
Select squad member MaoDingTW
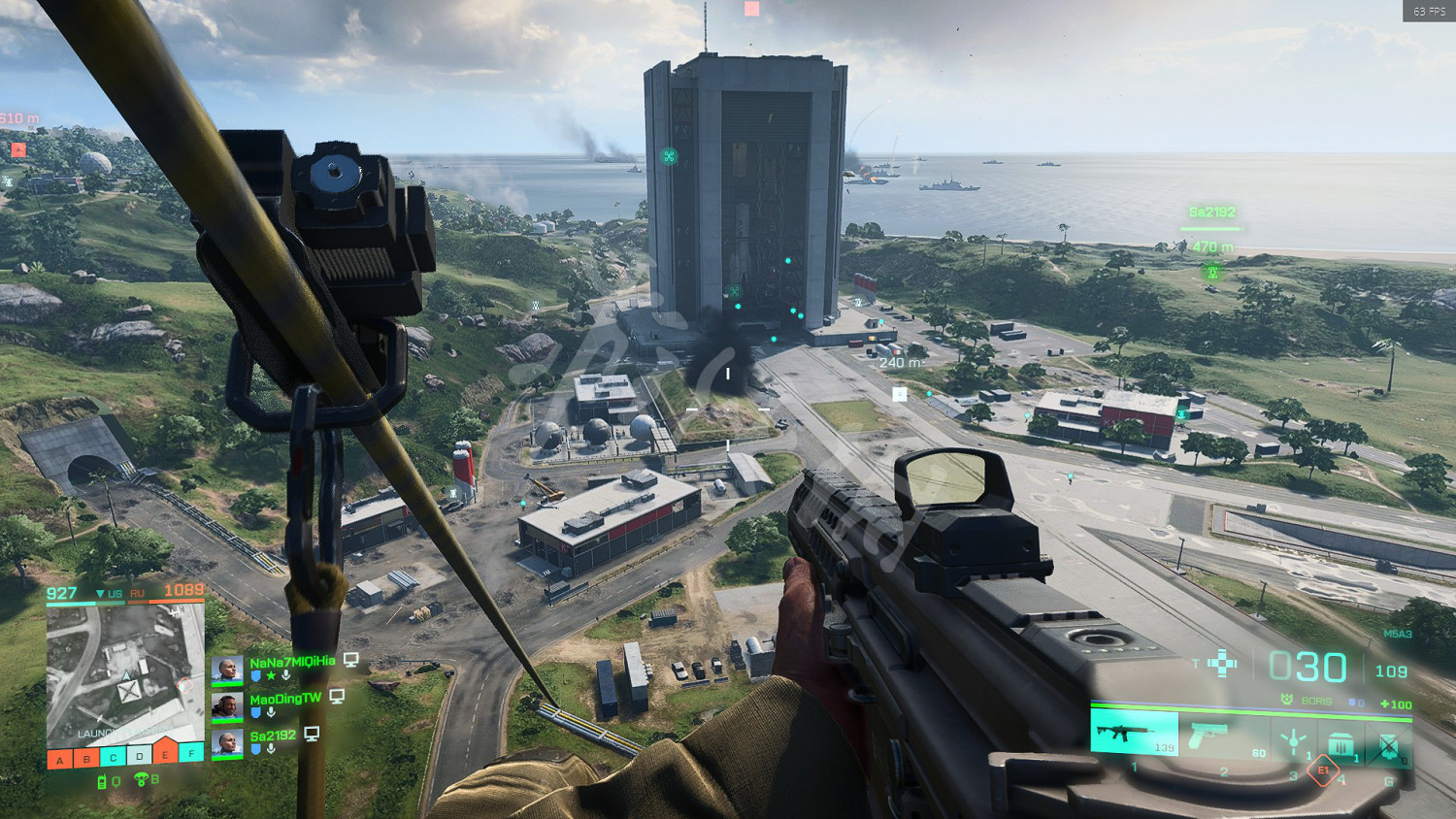click(x=284, y=699)
